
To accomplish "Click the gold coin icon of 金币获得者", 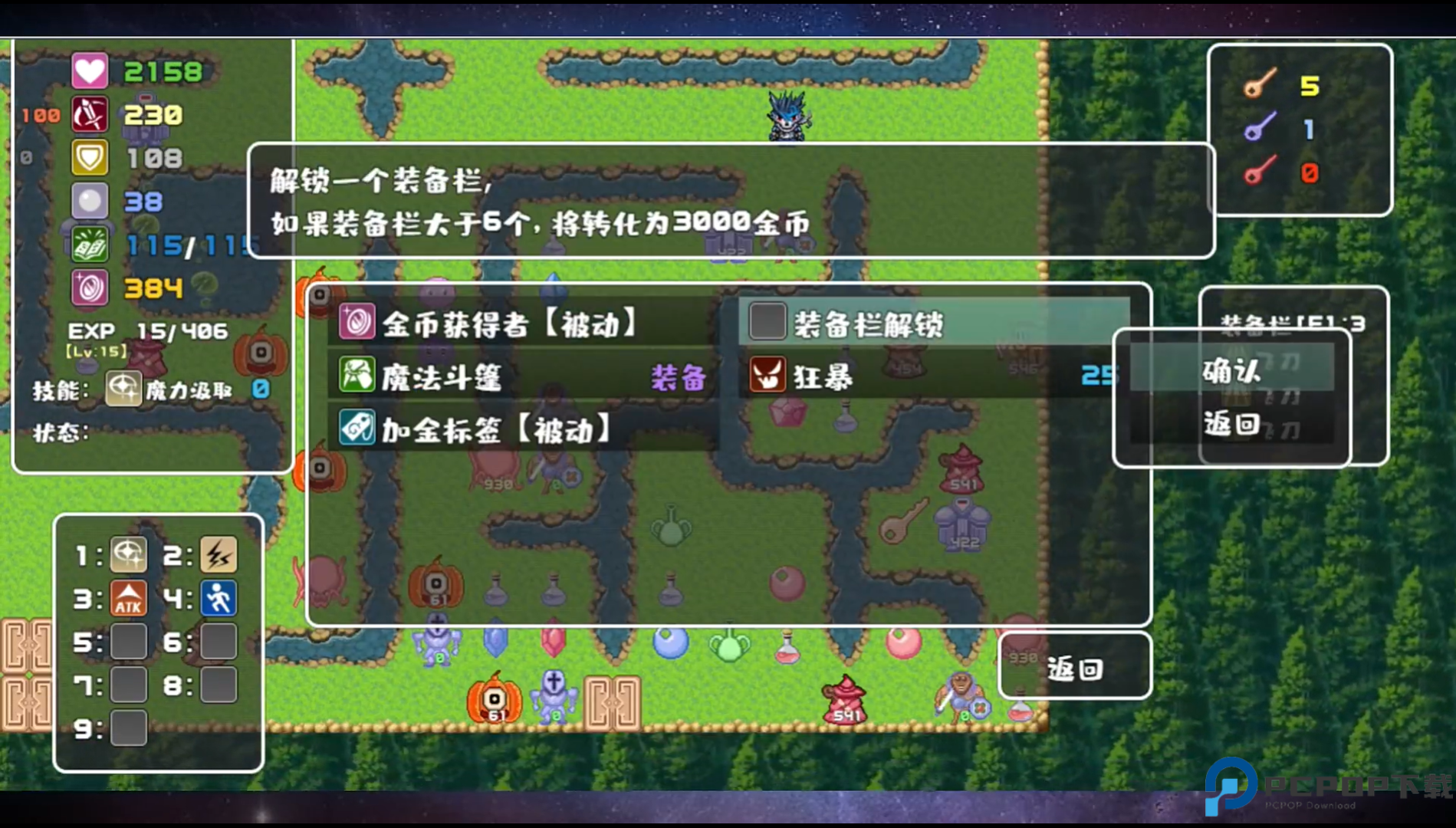I will (357, 324).
